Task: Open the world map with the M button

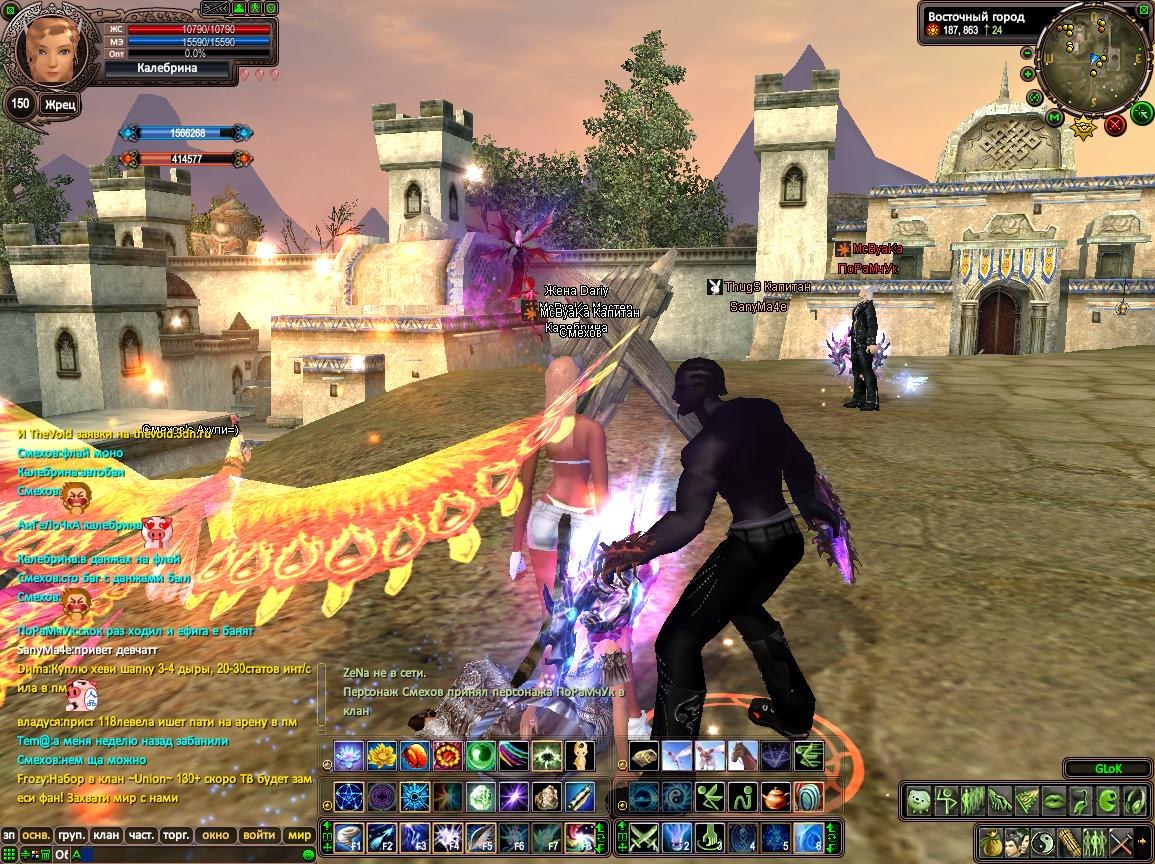Action: click(x=1054, y=118)
